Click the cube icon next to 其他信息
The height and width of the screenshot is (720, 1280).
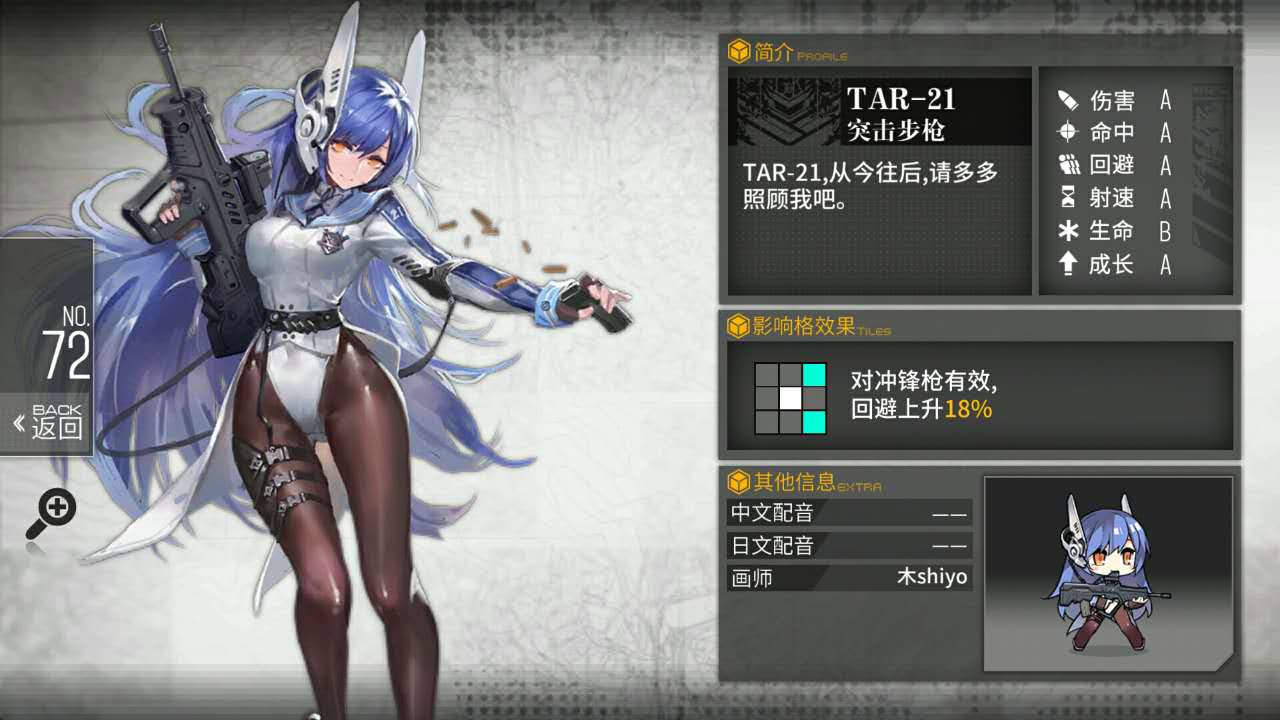coord(737,479)
